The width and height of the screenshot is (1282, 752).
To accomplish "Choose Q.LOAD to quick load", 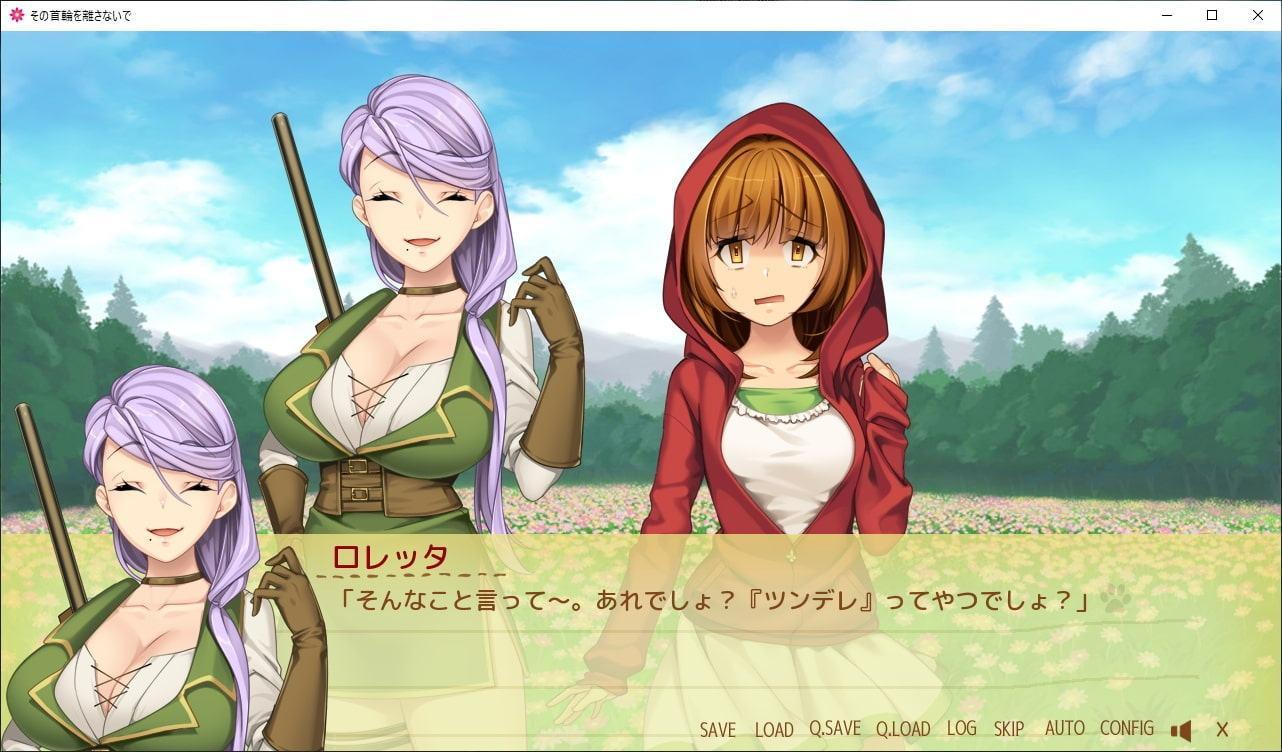I will (903, 730).
